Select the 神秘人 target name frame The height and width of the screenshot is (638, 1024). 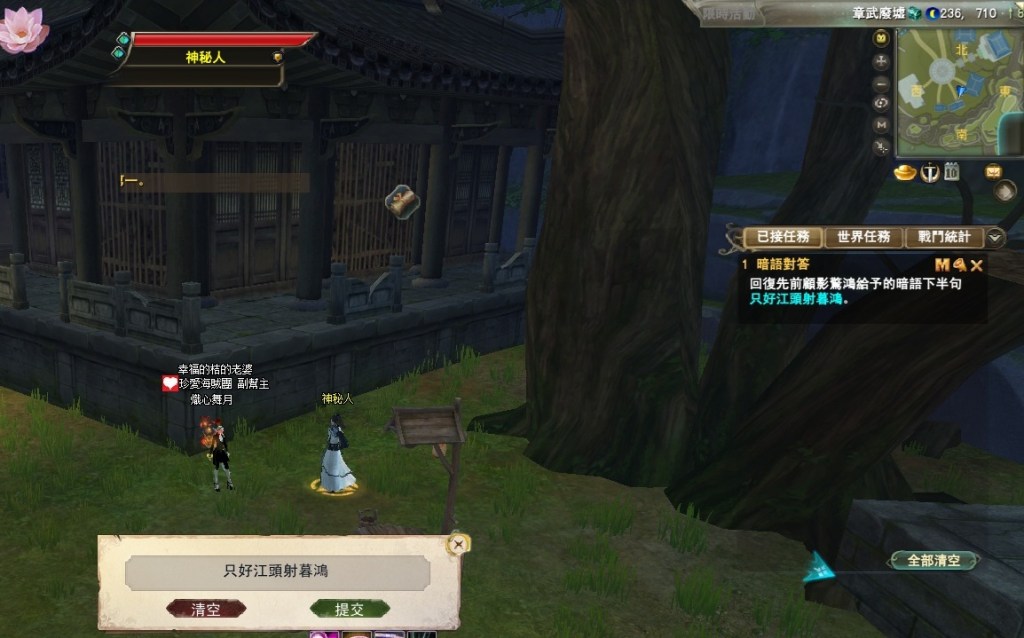[205, 57]
